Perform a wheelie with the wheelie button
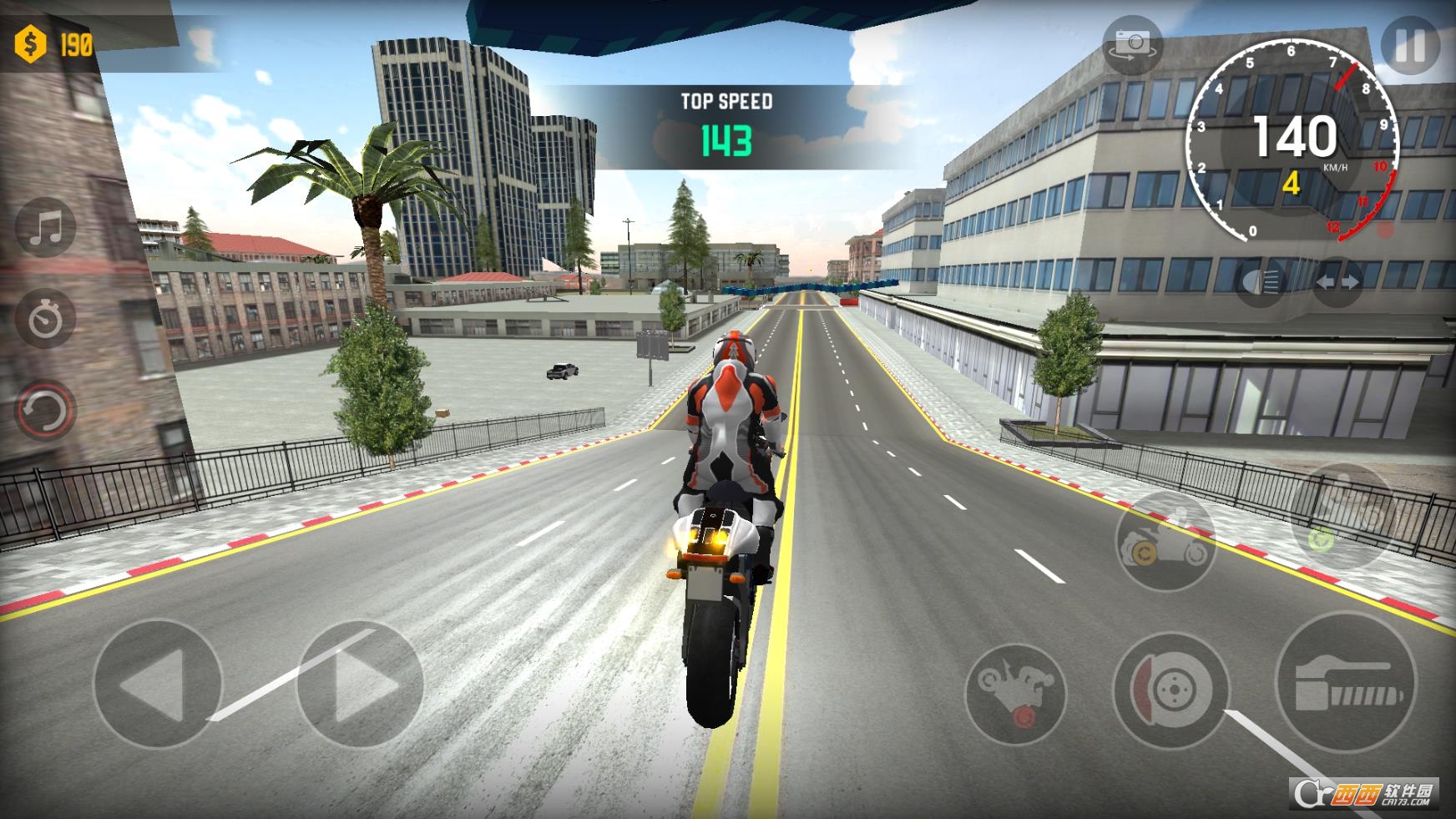 (1015, 693)
